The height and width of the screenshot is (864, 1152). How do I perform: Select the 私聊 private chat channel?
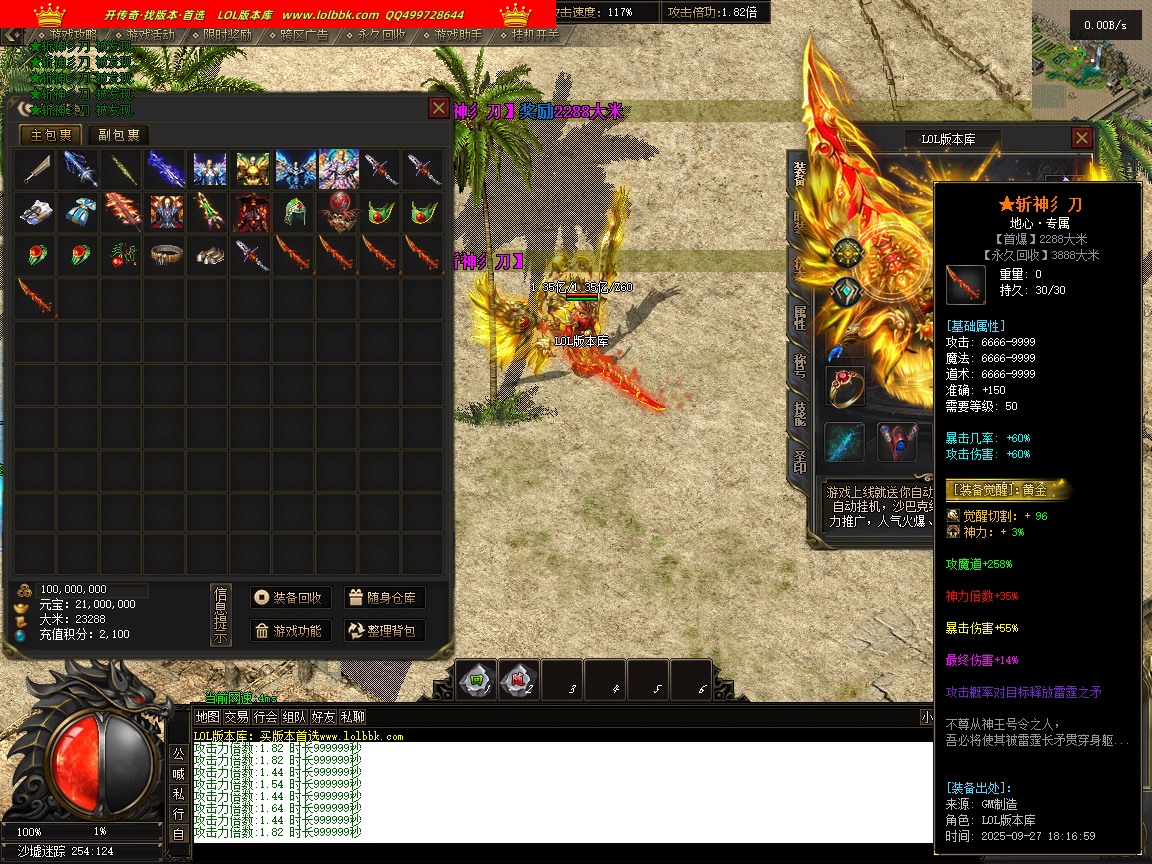[x=352, y=717]
